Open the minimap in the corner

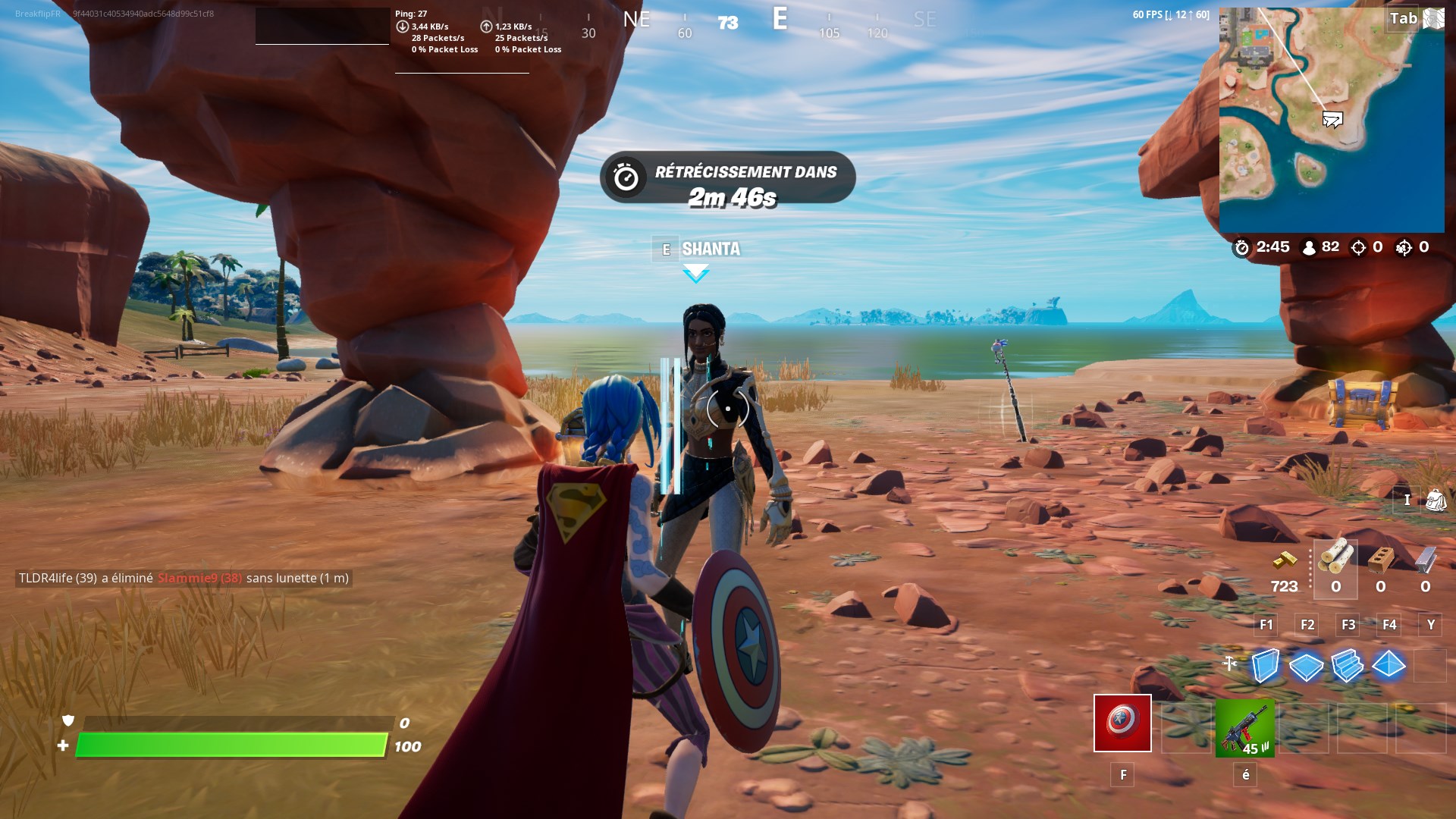click(1331, 120)
